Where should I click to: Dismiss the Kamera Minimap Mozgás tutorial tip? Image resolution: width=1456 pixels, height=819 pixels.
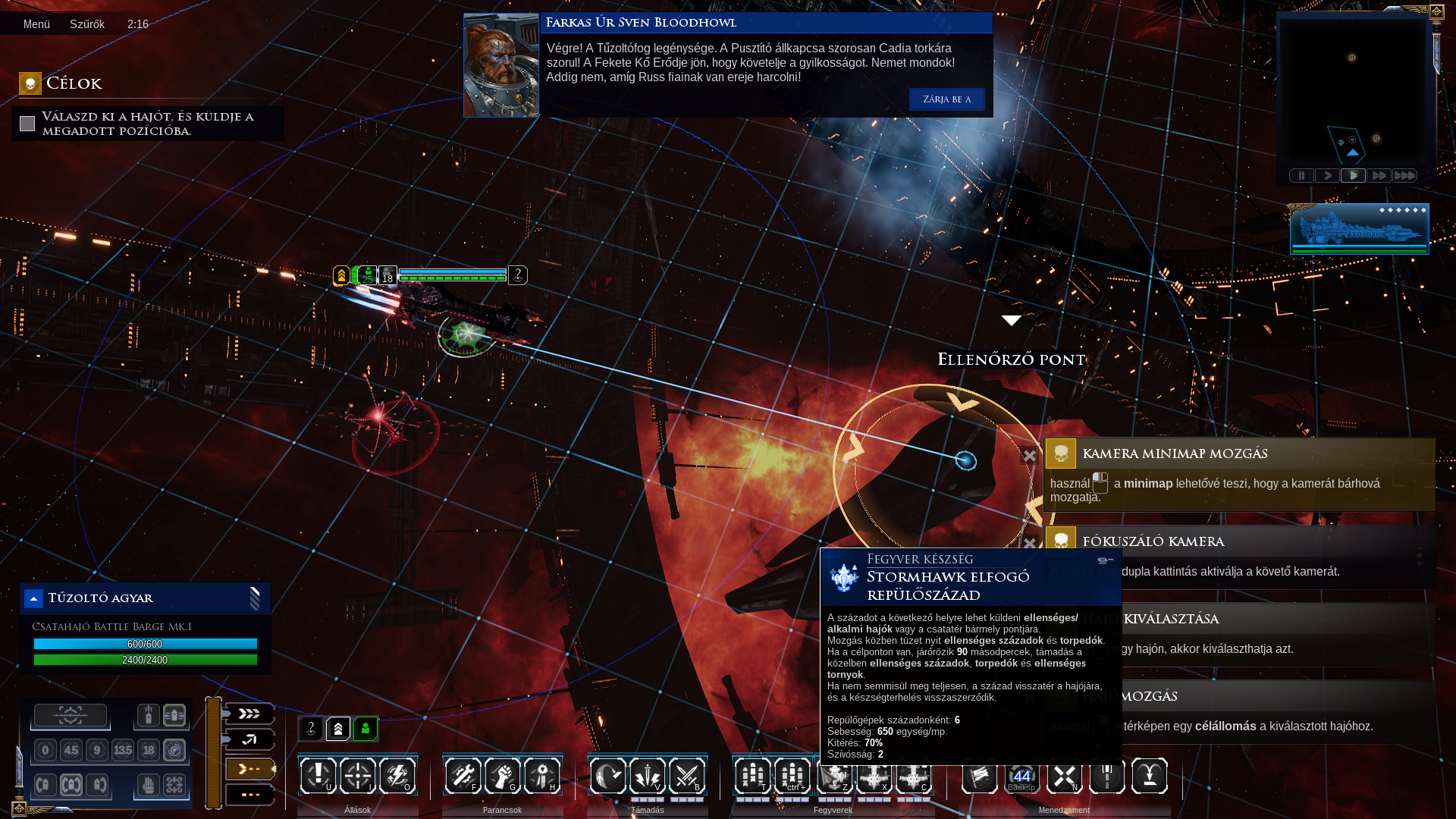[1029, 456]
